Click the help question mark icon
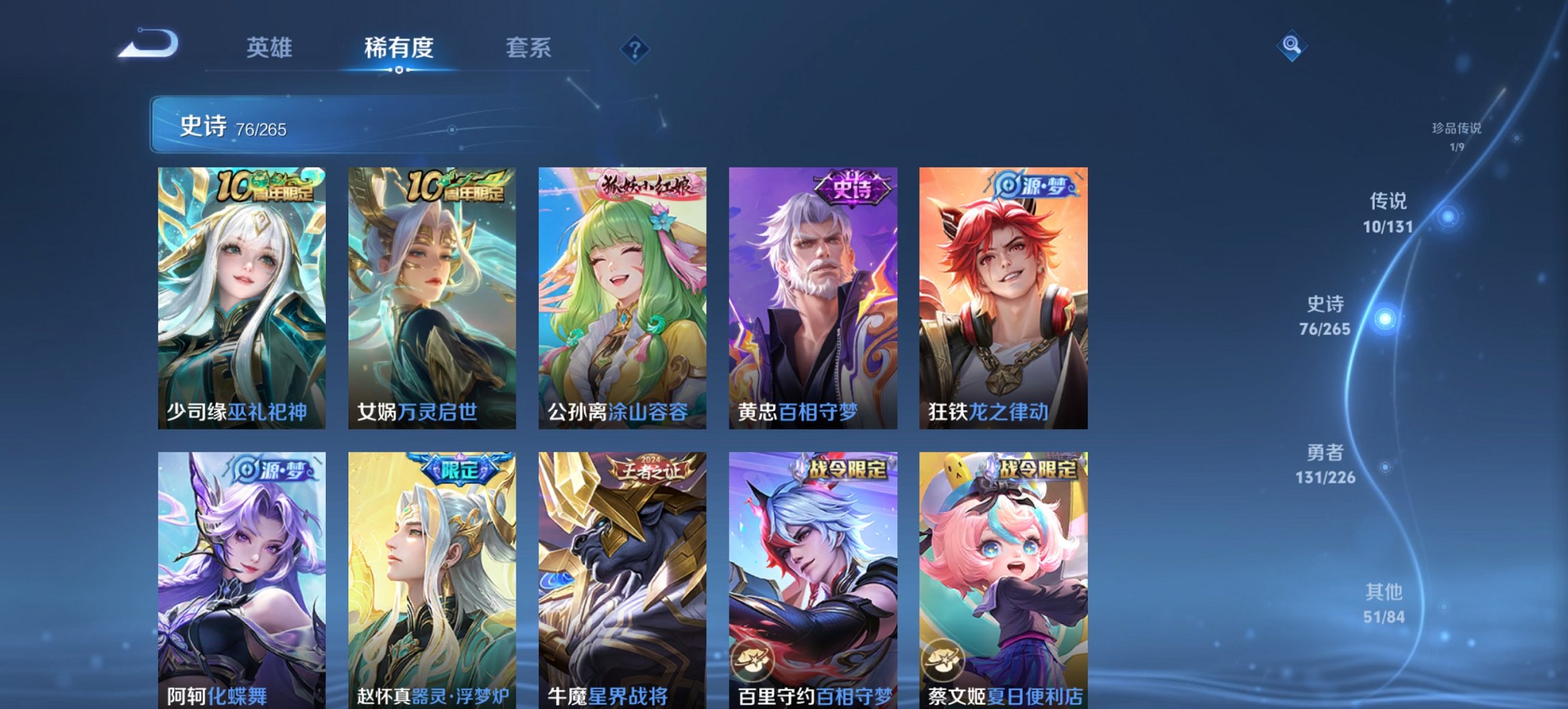This screenshot has width=1568, height=709. click(x=635, y=48)
